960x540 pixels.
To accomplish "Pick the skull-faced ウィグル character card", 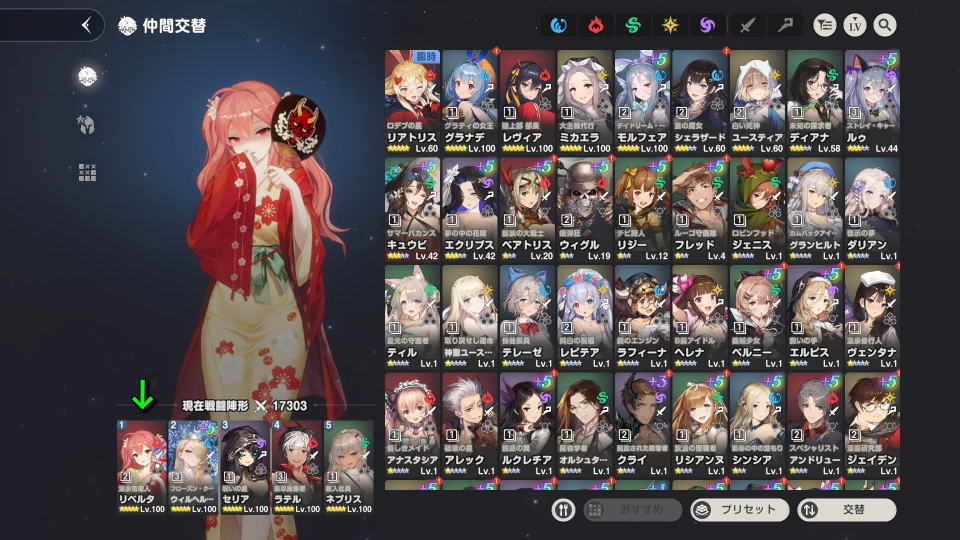I will 585,209.
